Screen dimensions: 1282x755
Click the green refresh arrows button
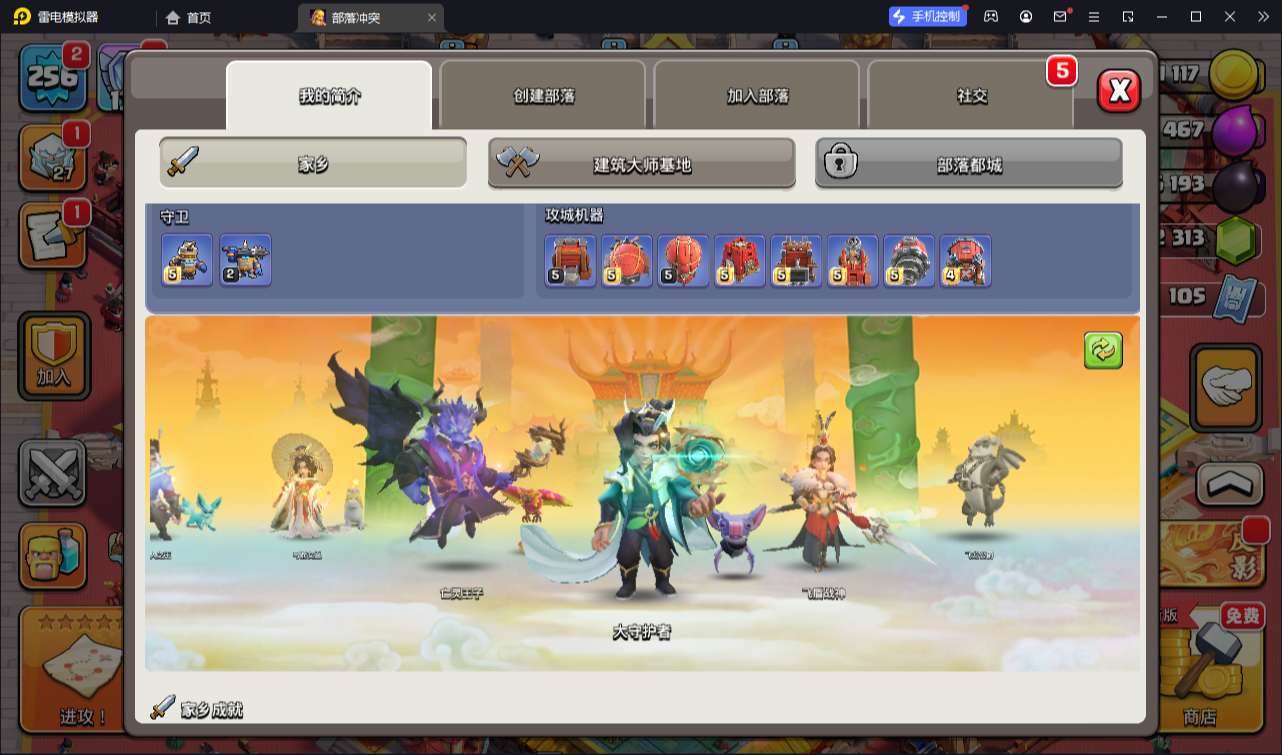tap(1103, 351)
